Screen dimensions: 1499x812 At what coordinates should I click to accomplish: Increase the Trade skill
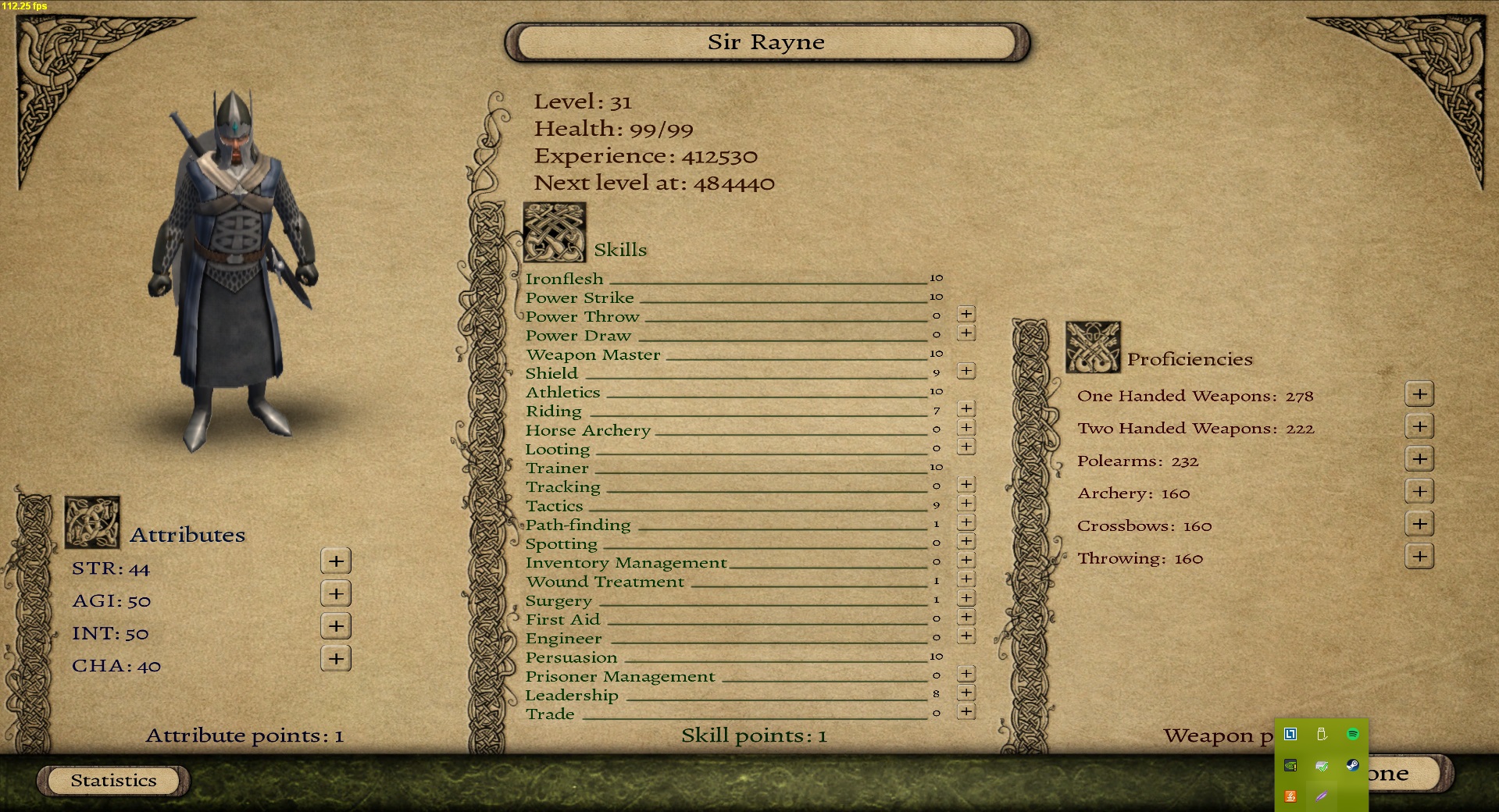[966, 711]
